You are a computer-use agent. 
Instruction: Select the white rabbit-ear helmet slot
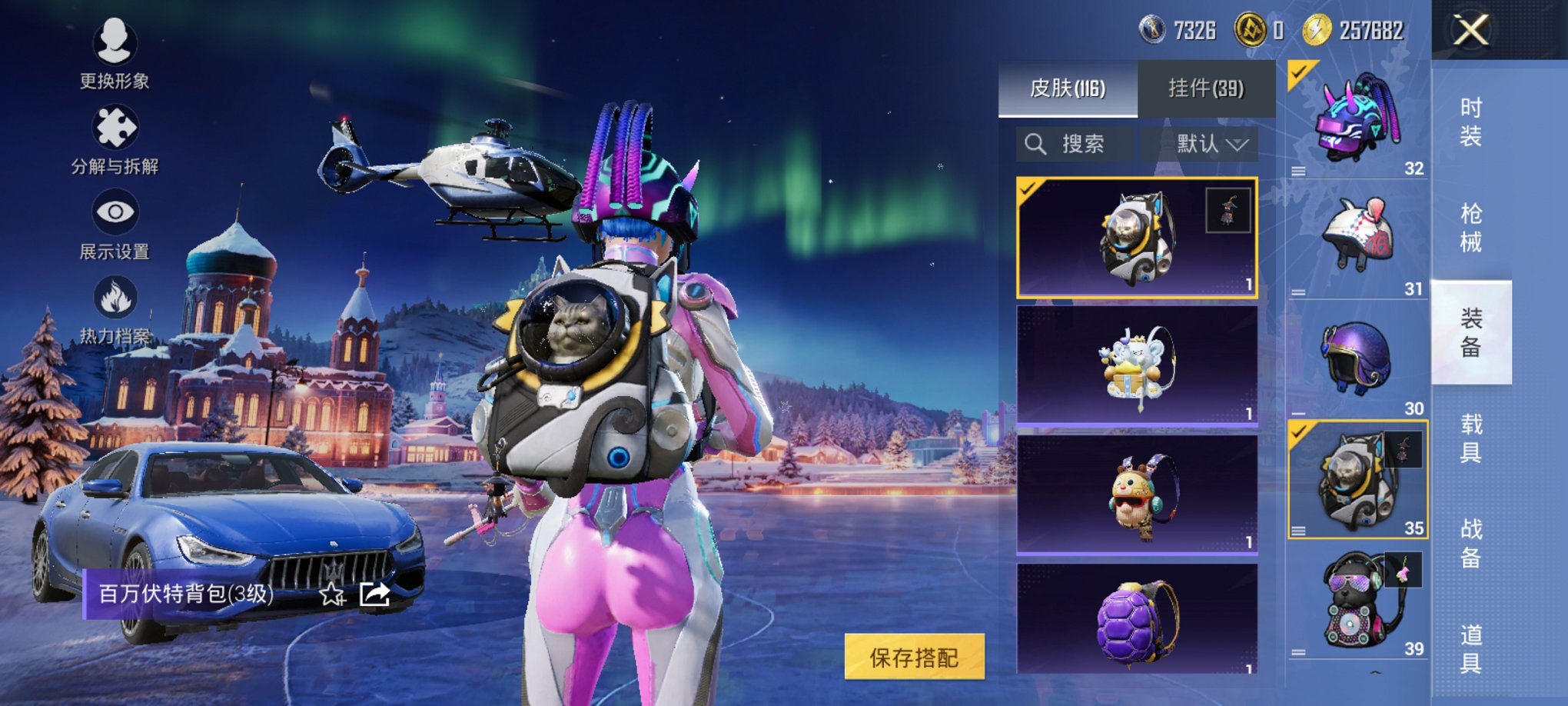(1357, 240)
